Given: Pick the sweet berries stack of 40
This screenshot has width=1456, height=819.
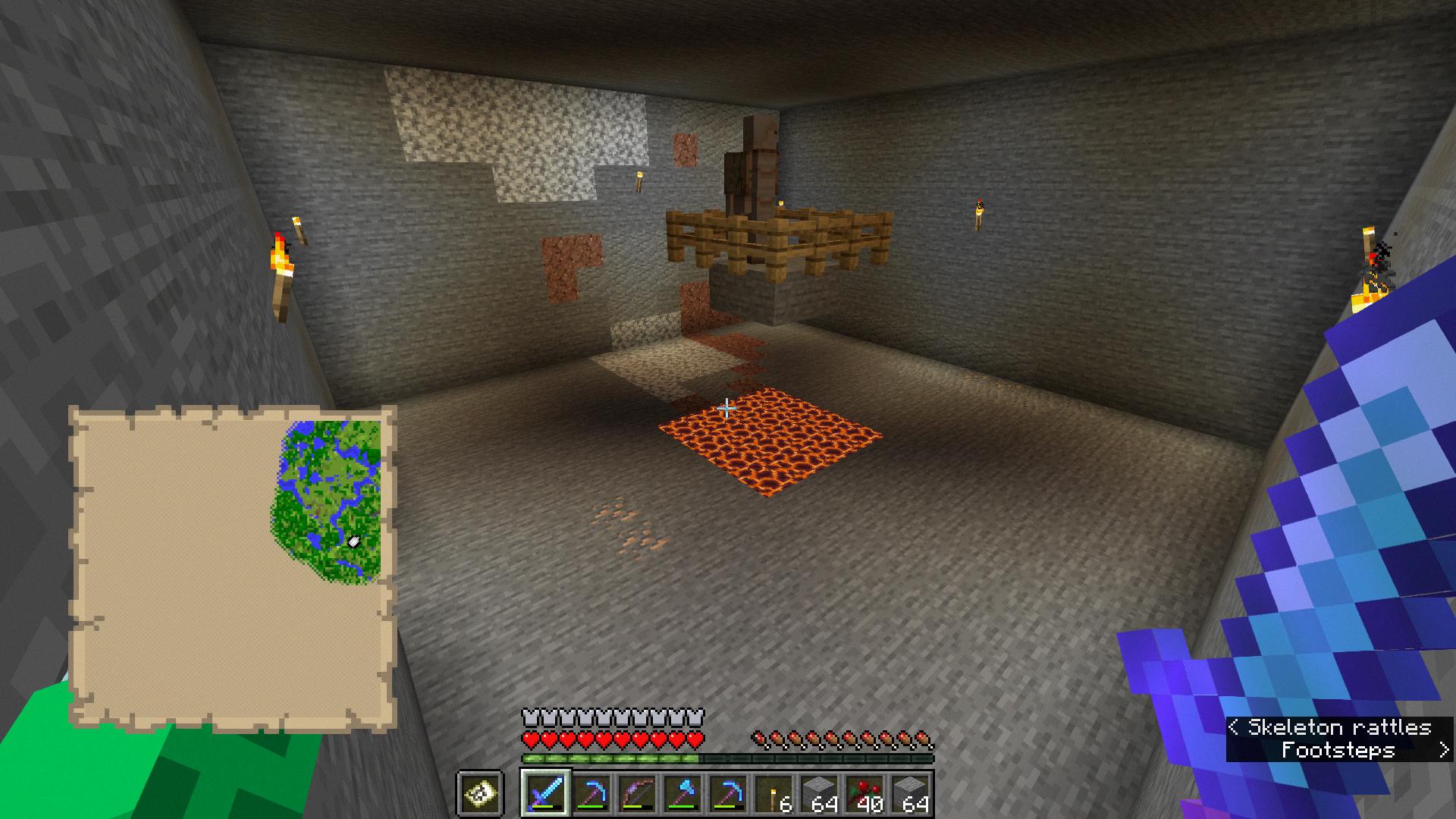Looking at the screenshot, I should tap(864, 793).
